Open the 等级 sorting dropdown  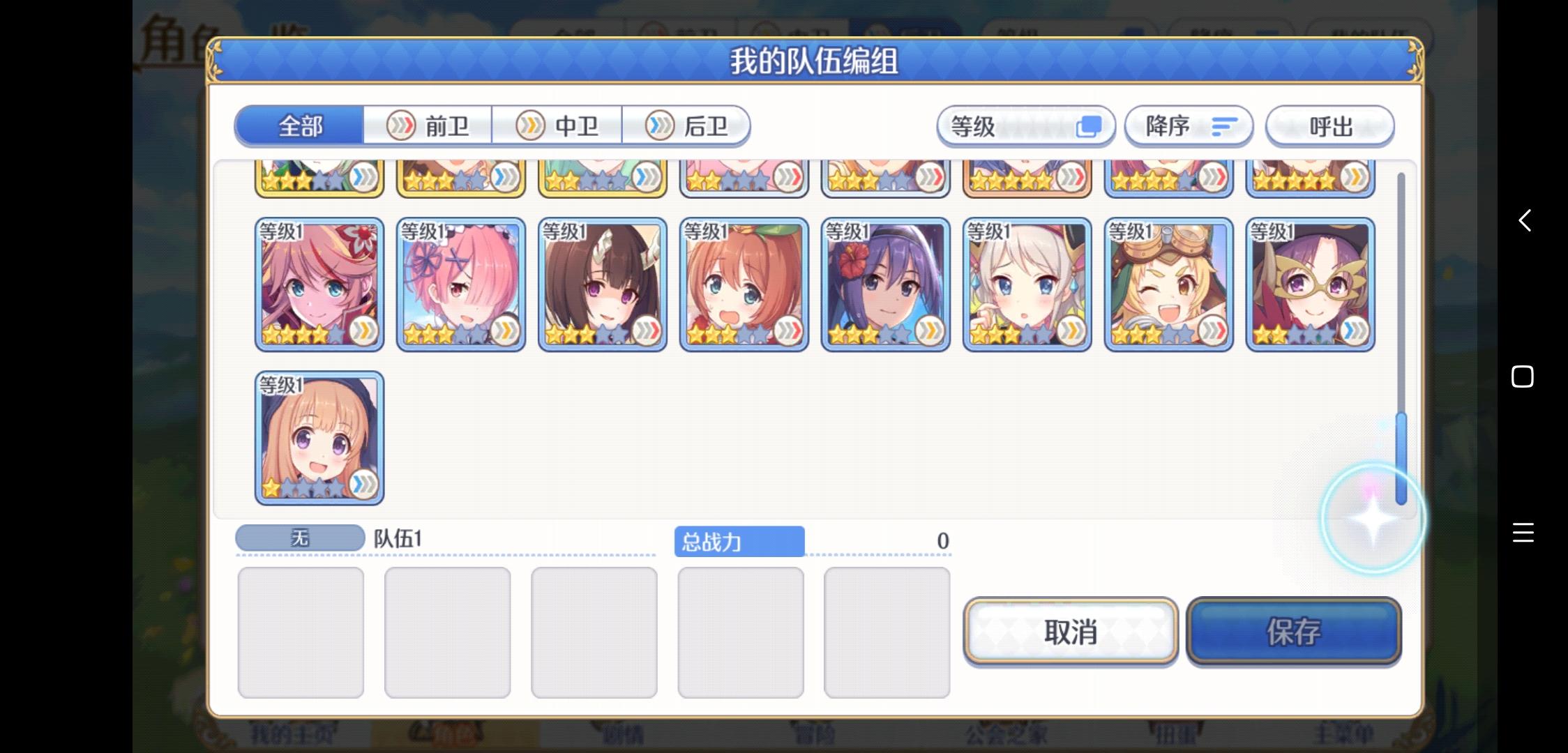(x=1025, y=126)
